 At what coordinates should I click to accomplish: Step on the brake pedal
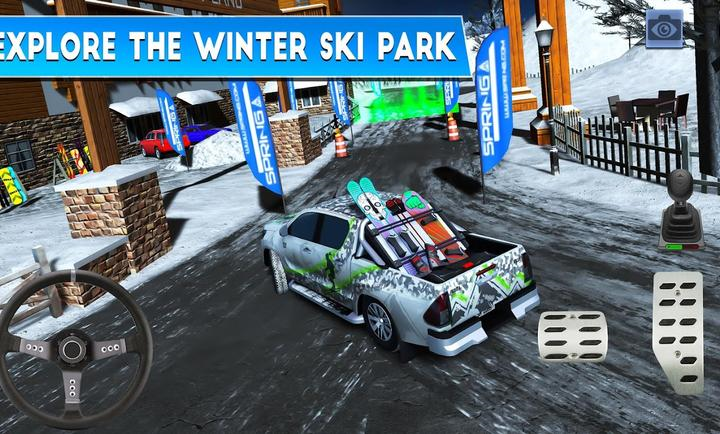(573, 336)
